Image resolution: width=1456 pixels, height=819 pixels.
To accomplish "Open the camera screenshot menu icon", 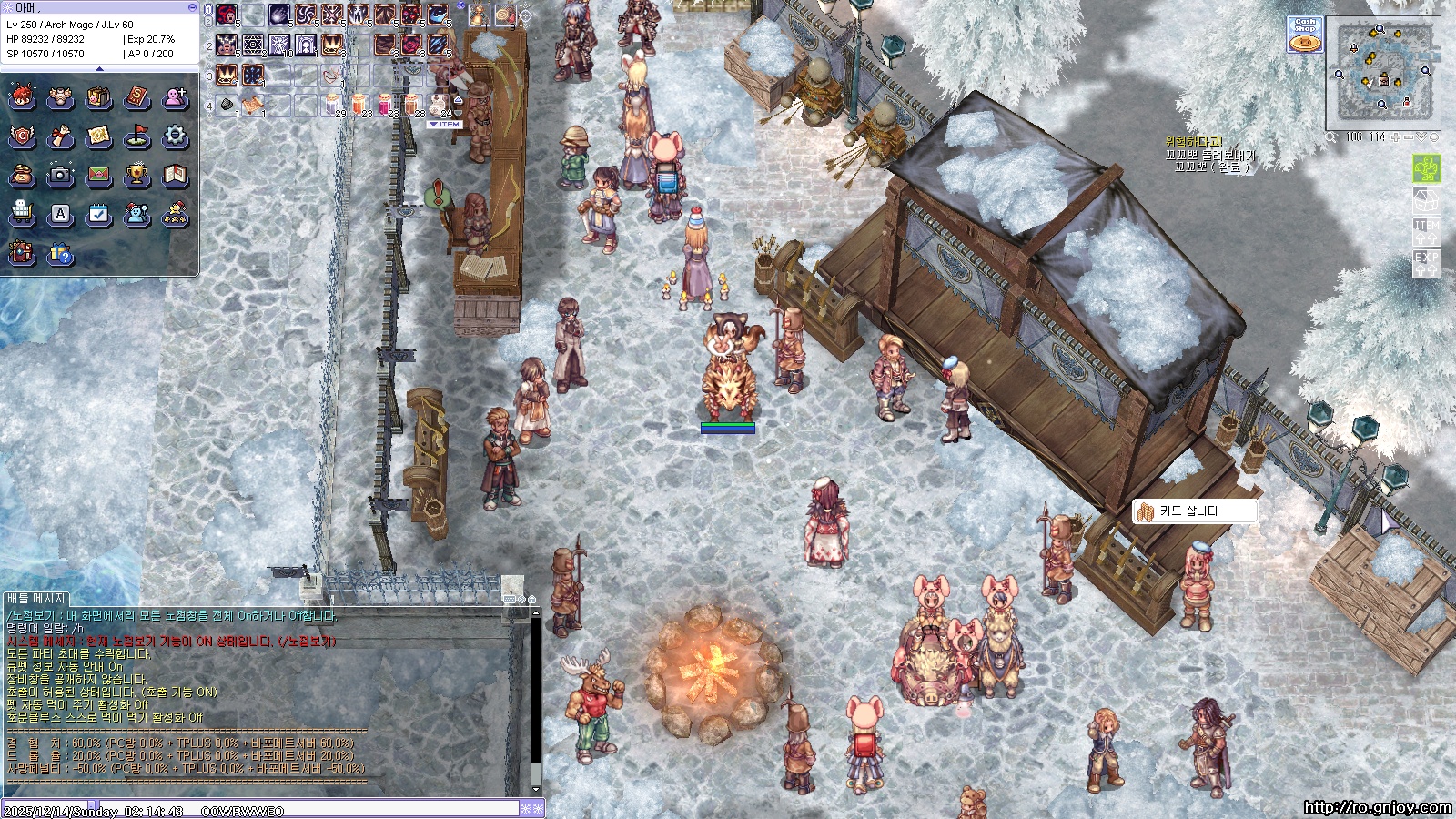I will [x=60, y=175].
